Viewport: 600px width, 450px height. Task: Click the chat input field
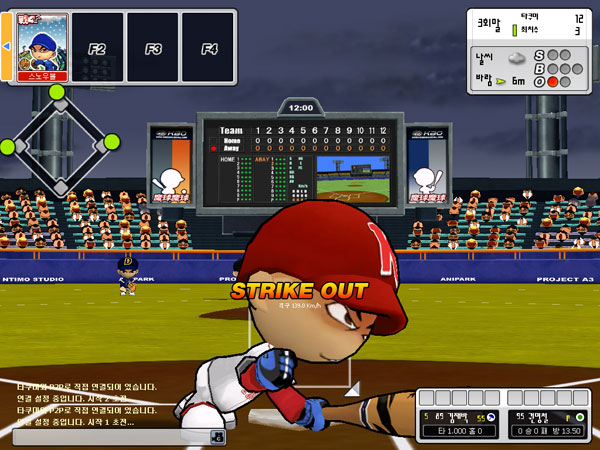[110, 437]
